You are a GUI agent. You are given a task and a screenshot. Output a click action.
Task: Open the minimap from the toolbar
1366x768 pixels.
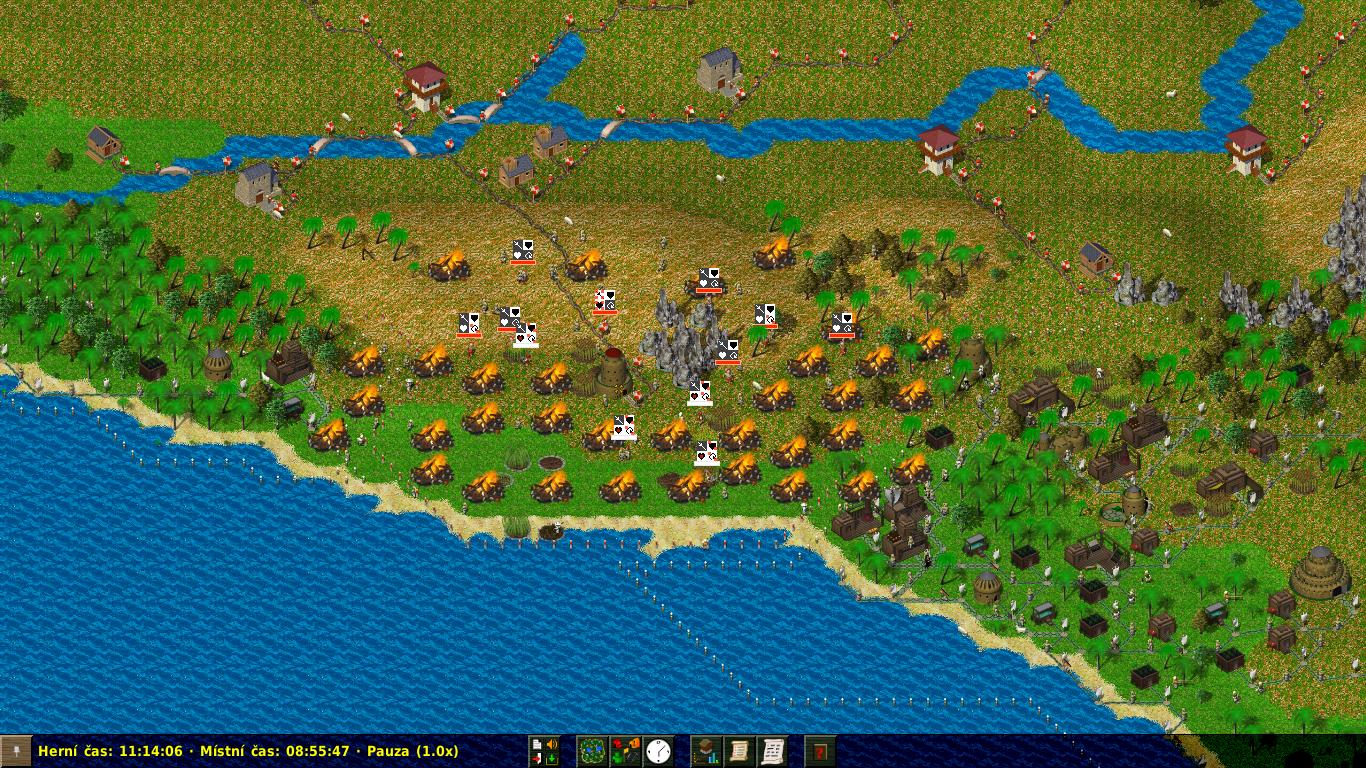[x=592, y=751]
